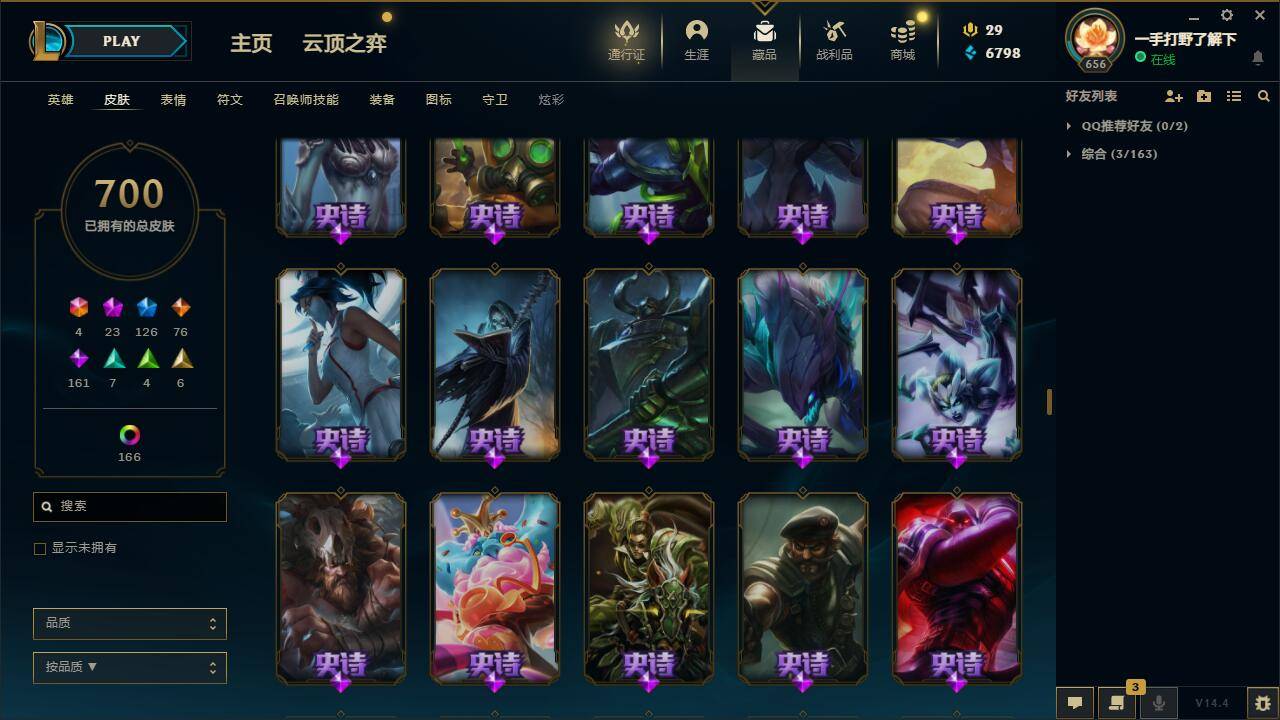This screenshot has height=720, width=1280.
Task: Open the 生涯 career profile
Action: (x=696, y=40)
